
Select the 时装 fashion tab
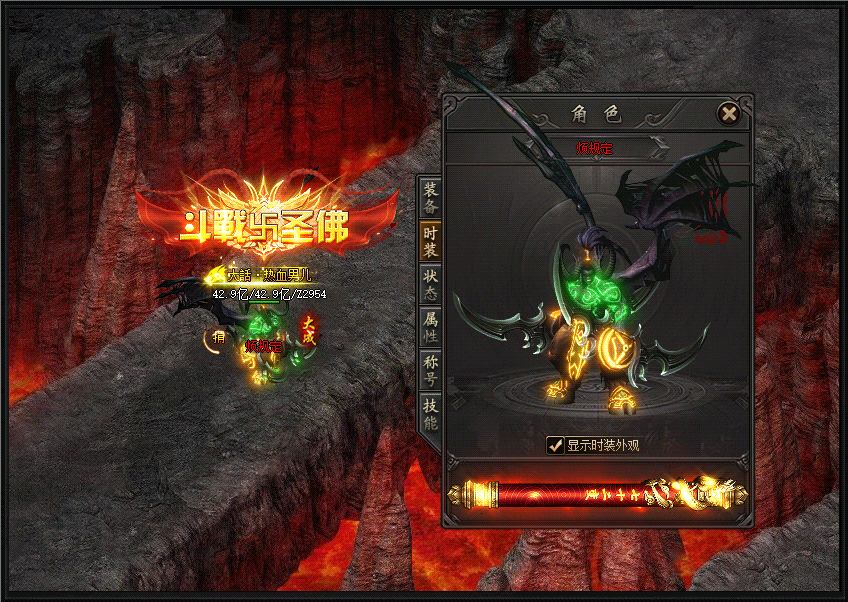430,243
